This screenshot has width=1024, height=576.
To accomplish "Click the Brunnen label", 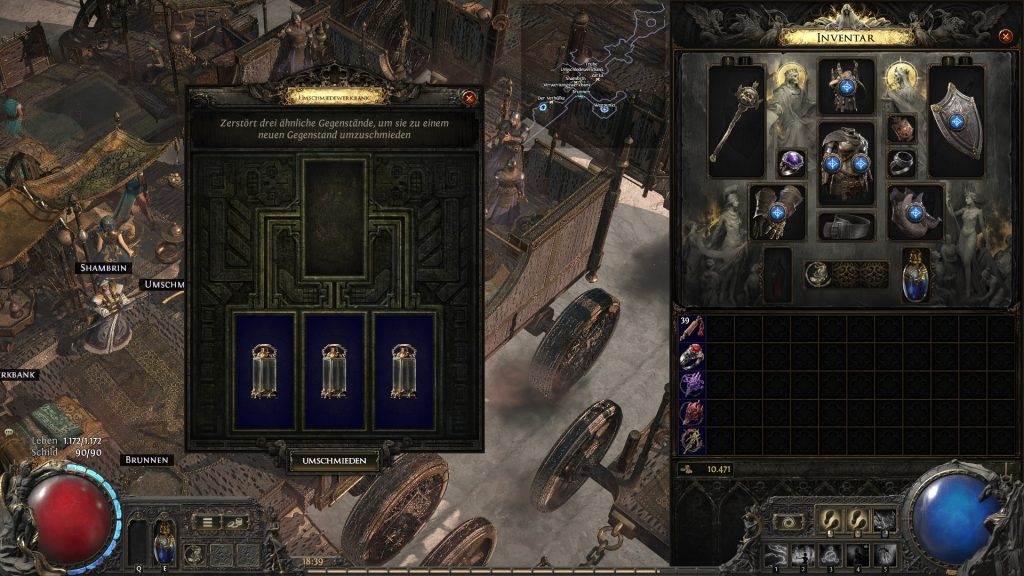I will (x=146, y=460).
